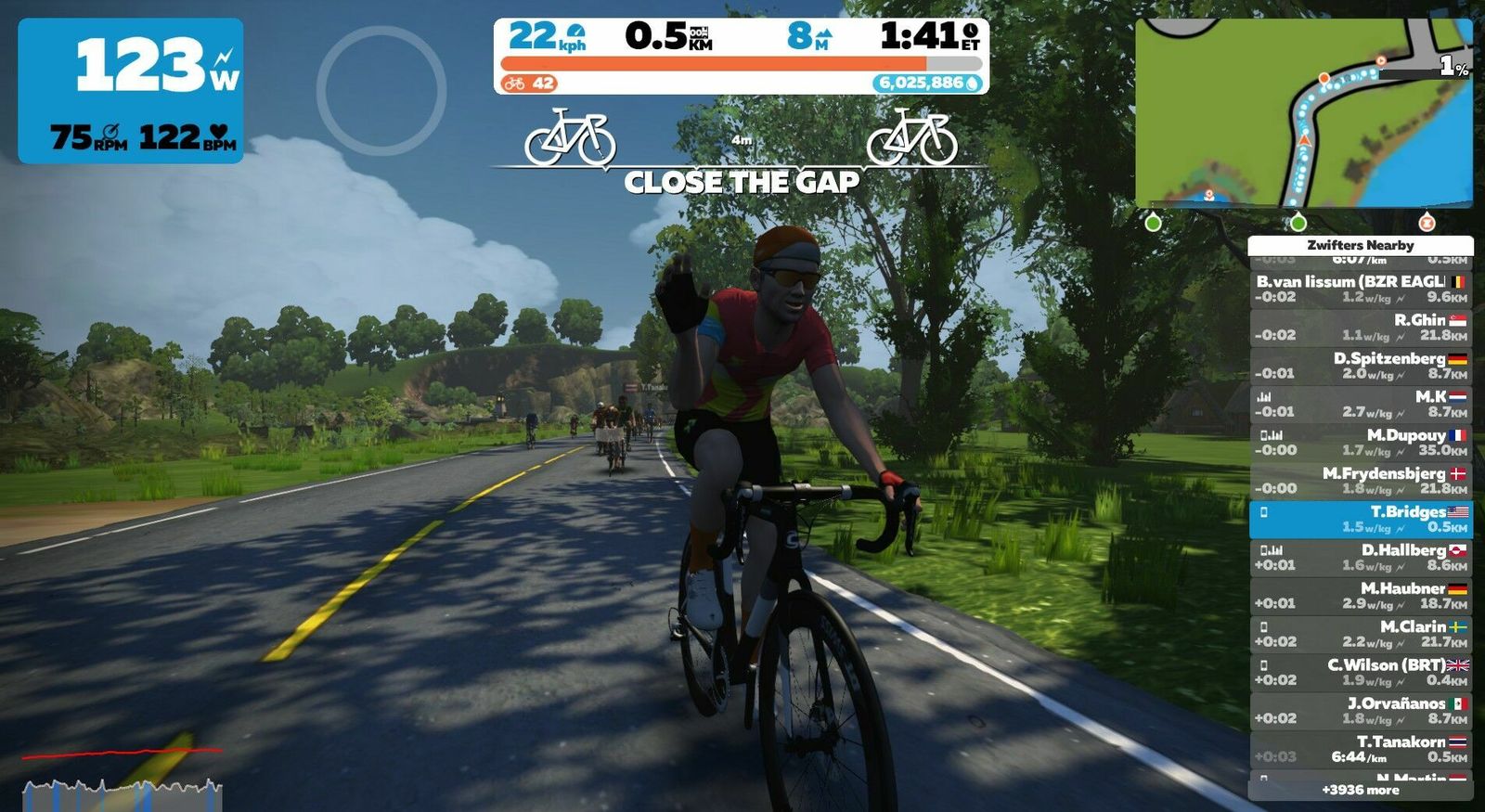This screenshot has width=1485, height=812.
Task: Click the empty power-up ring
Action: (381, 90)
